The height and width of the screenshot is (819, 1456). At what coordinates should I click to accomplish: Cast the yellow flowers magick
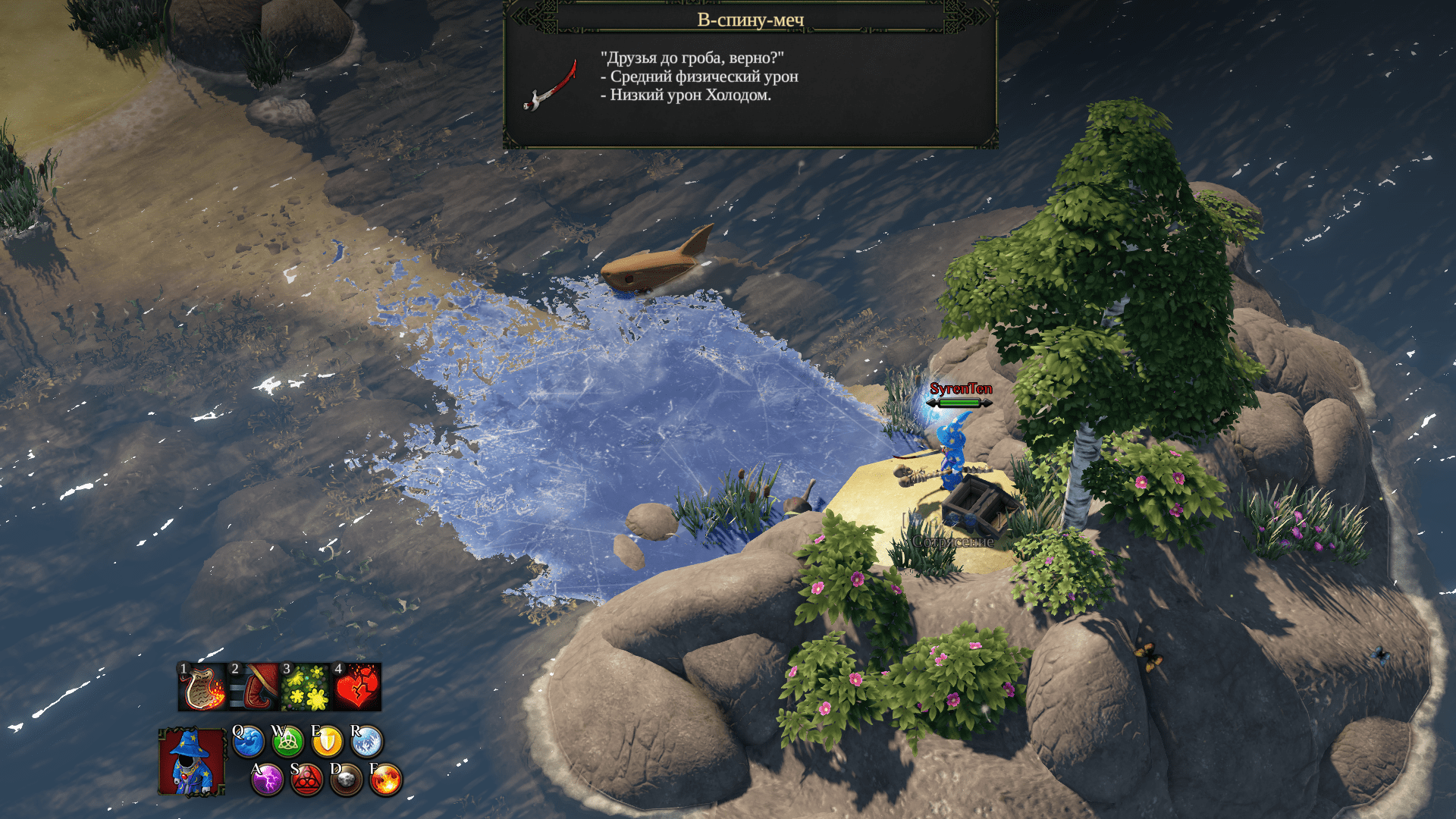click(x=306, y=687)
